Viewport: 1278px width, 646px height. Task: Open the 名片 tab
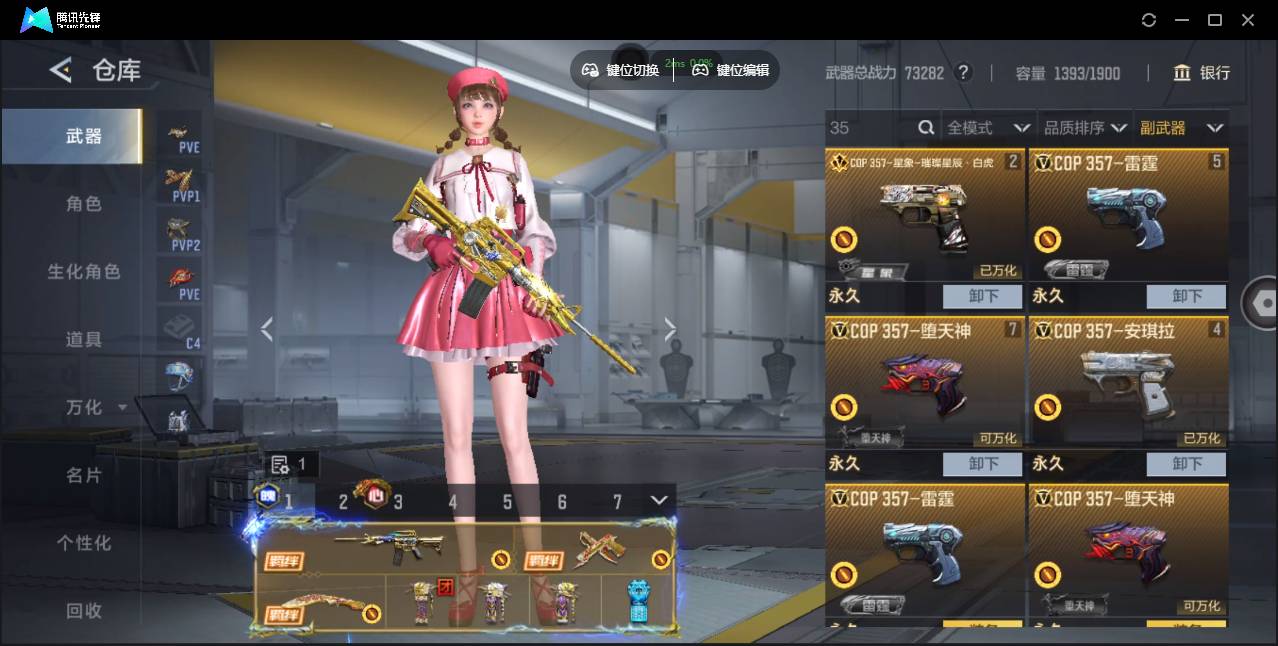84,476
